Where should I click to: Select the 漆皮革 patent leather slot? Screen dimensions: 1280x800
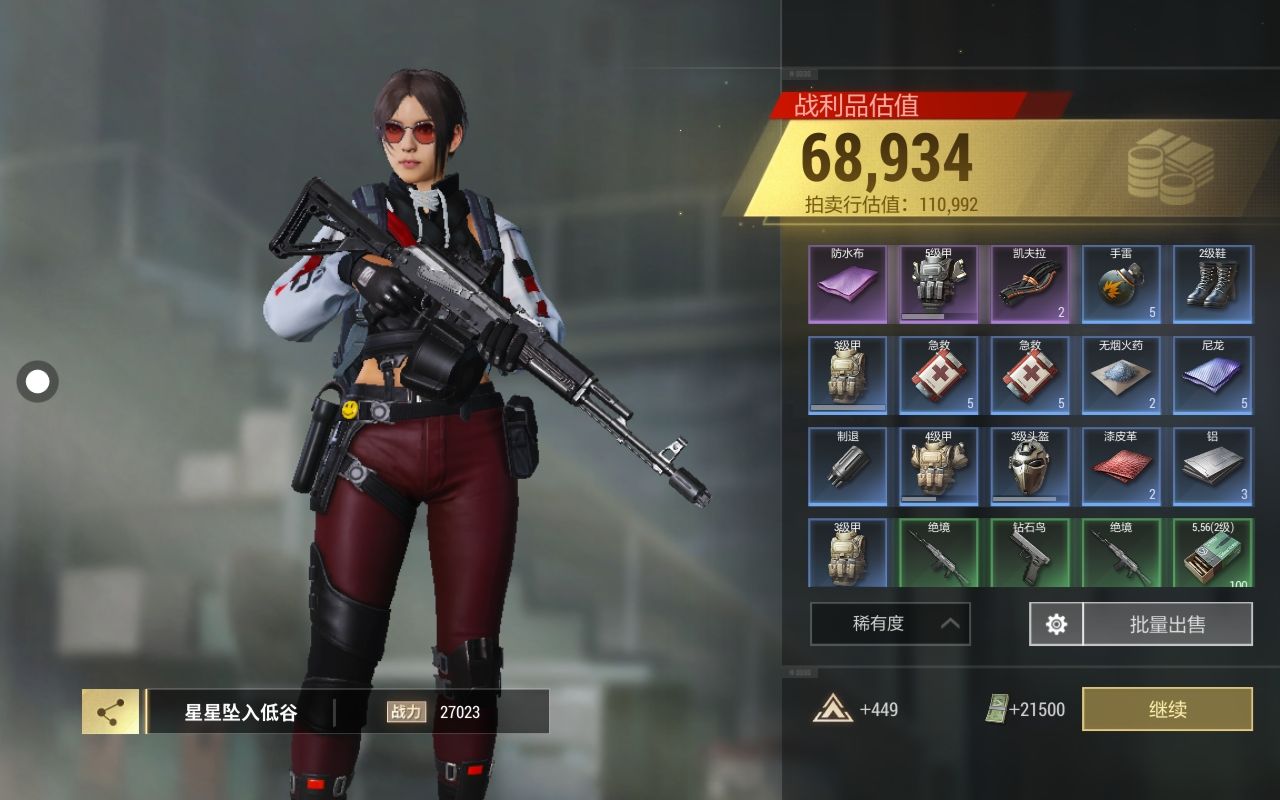pyautogui.click(x=1121, y=466)
